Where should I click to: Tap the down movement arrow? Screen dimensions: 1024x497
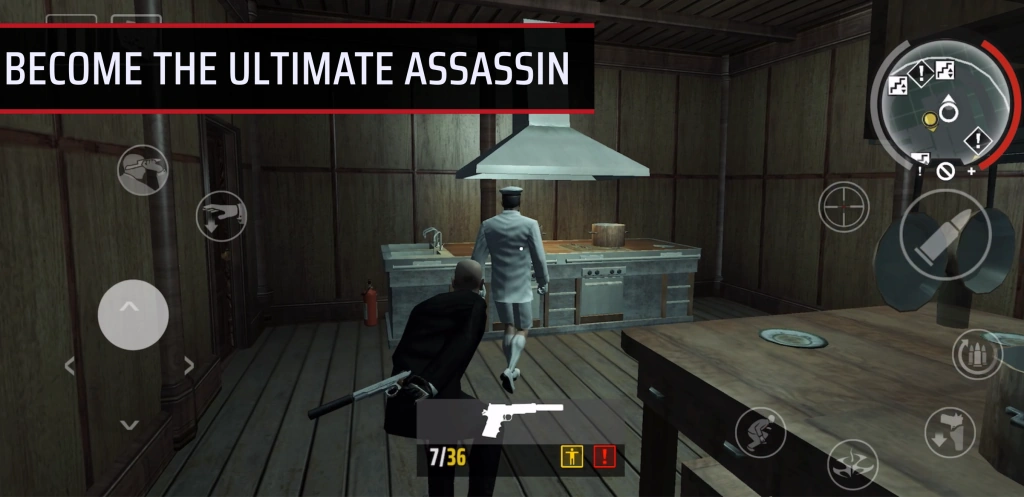[129, 424]
